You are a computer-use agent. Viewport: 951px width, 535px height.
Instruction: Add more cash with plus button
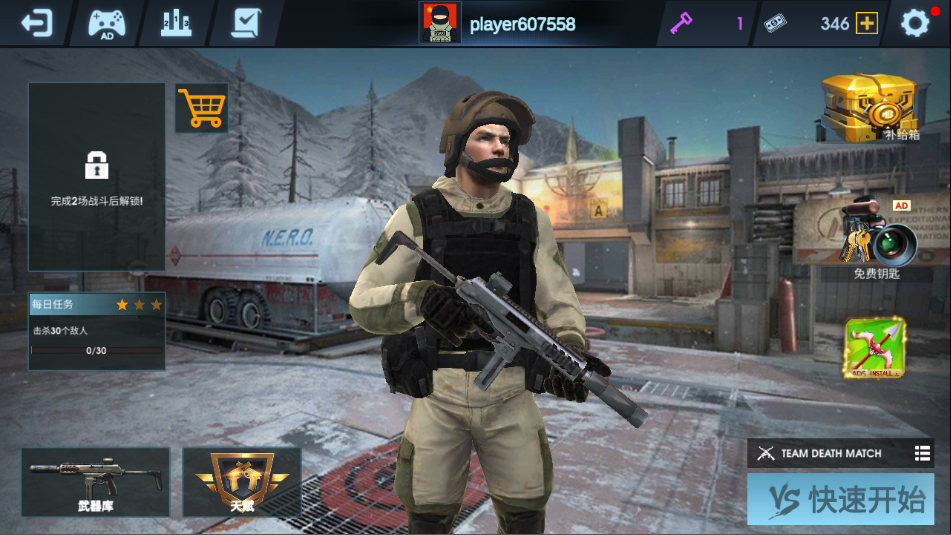pos(866,24)
